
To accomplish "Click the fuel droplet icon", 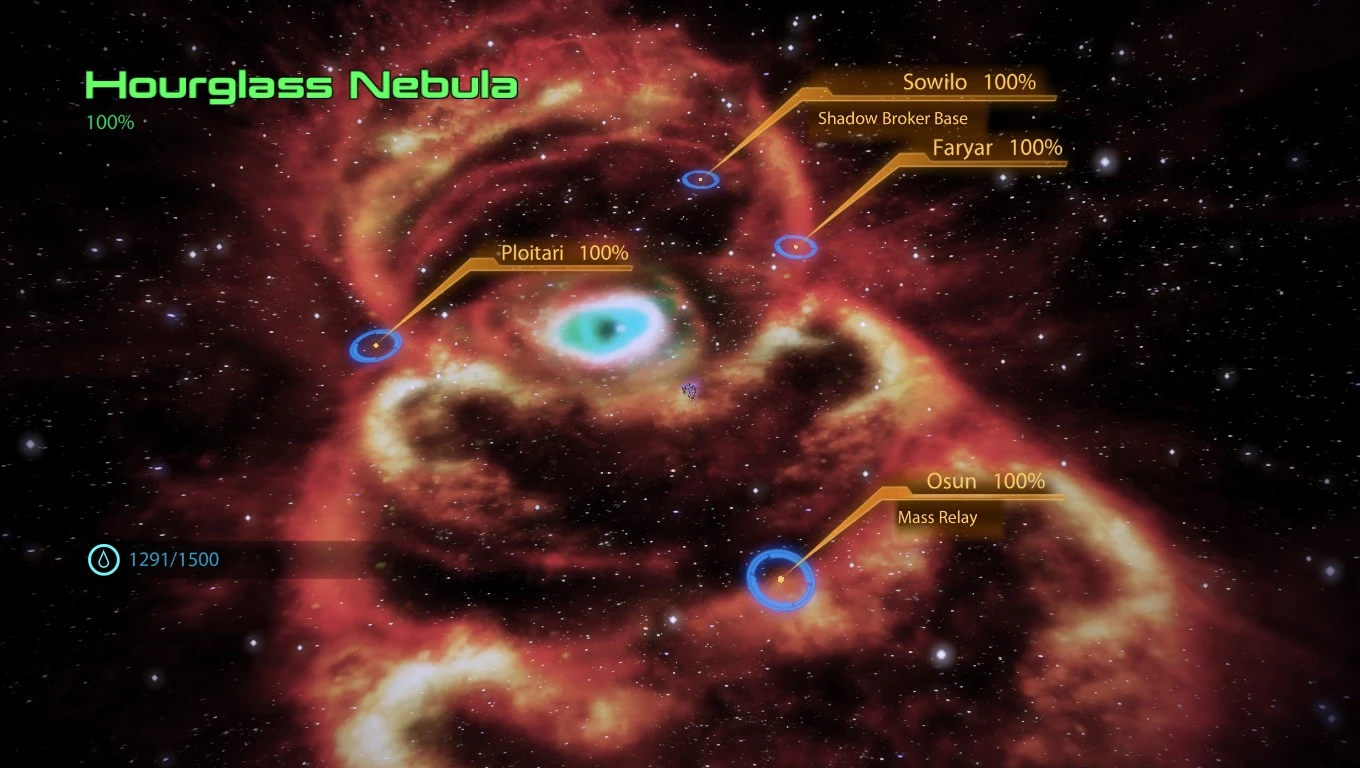I will point(103,559).
